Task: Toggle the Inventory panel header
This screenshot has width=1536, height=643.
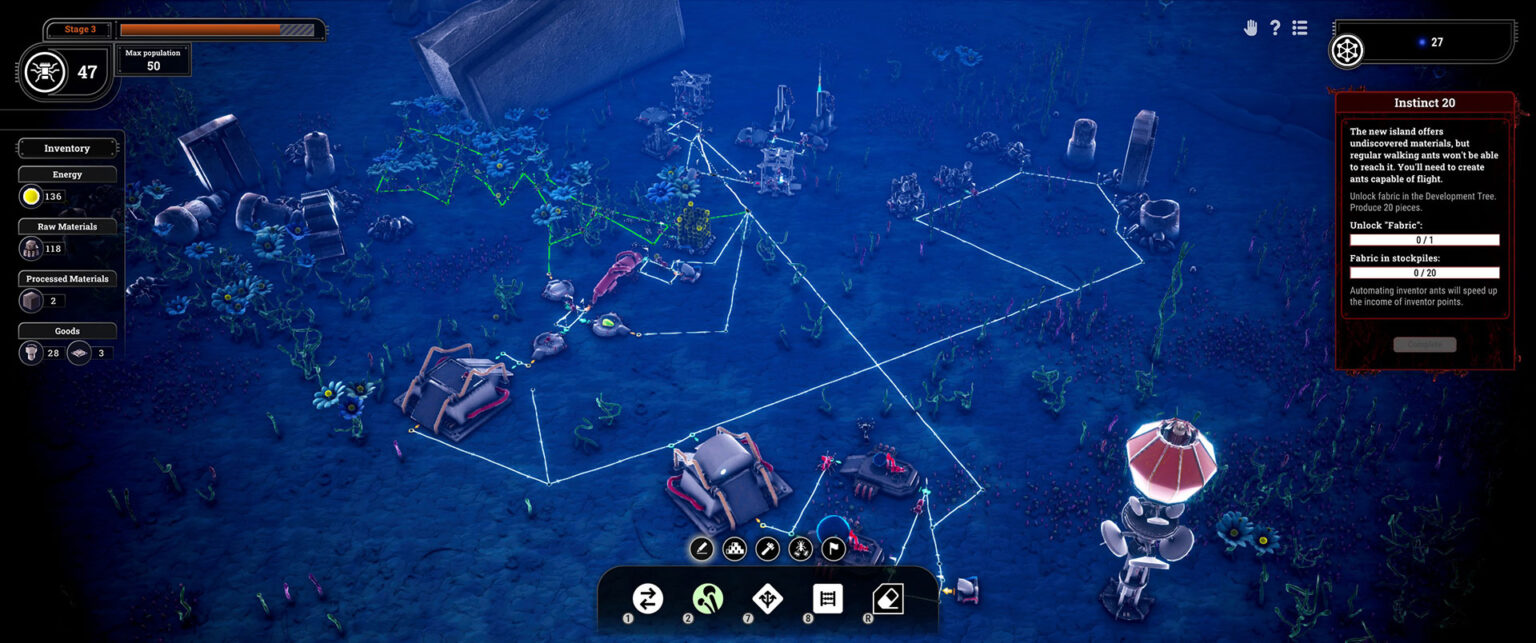Action: tap(67, 148)
